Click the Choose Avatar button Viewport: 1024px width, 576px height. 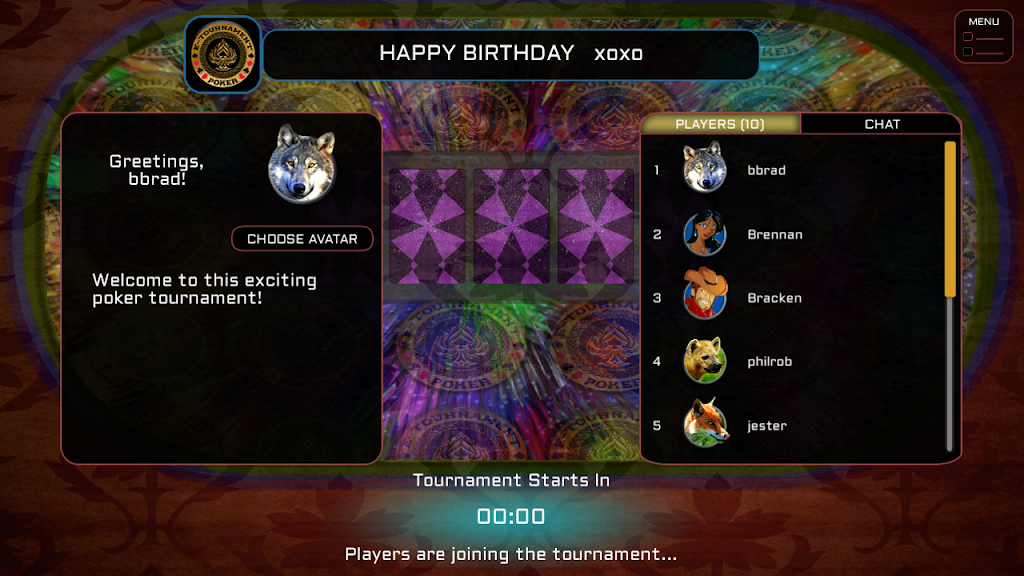302,239
